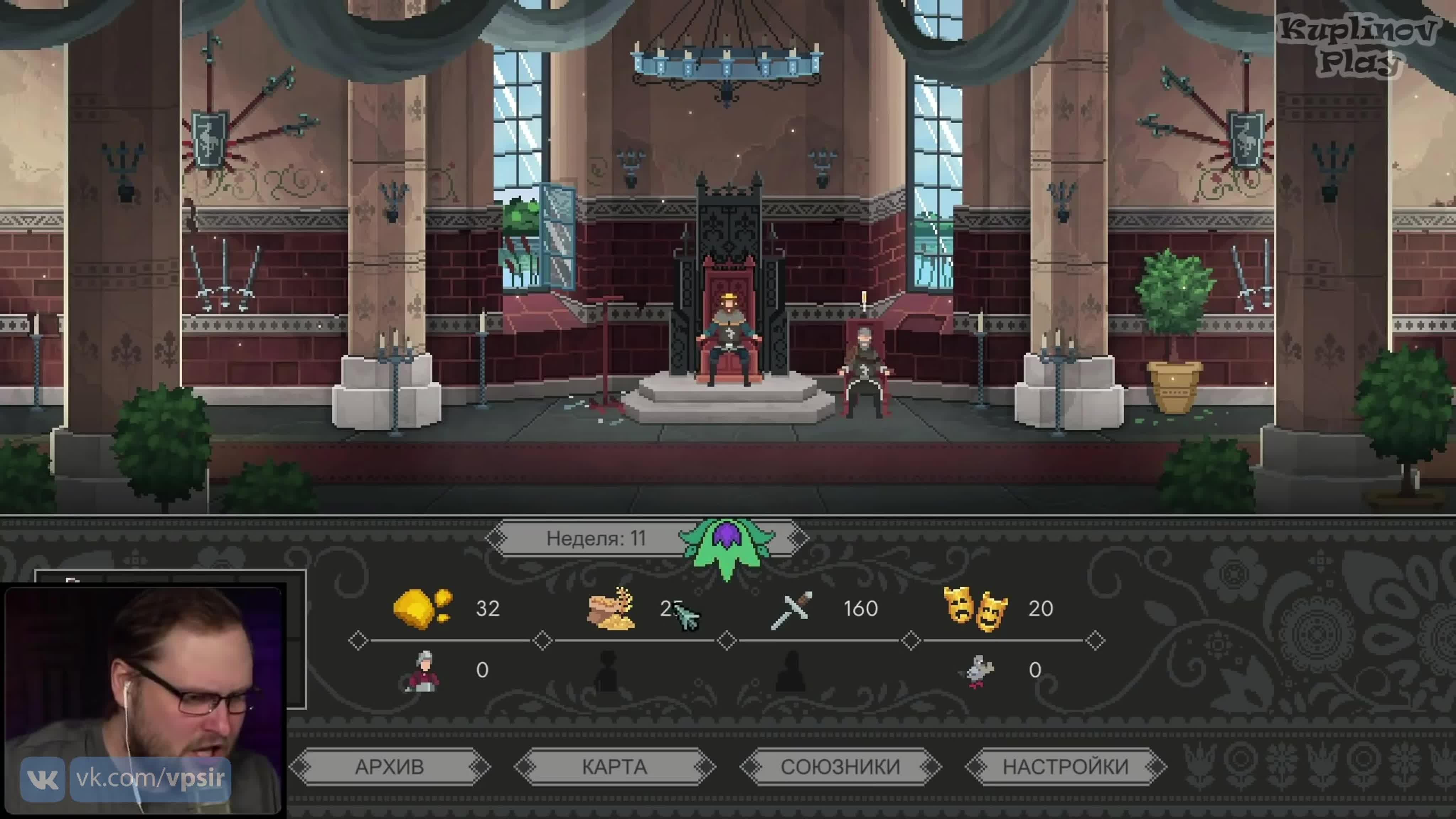Open the vk.com/vpsir link overlay
This screenshot has height=819, width=1456.
[x=150, y=779]
